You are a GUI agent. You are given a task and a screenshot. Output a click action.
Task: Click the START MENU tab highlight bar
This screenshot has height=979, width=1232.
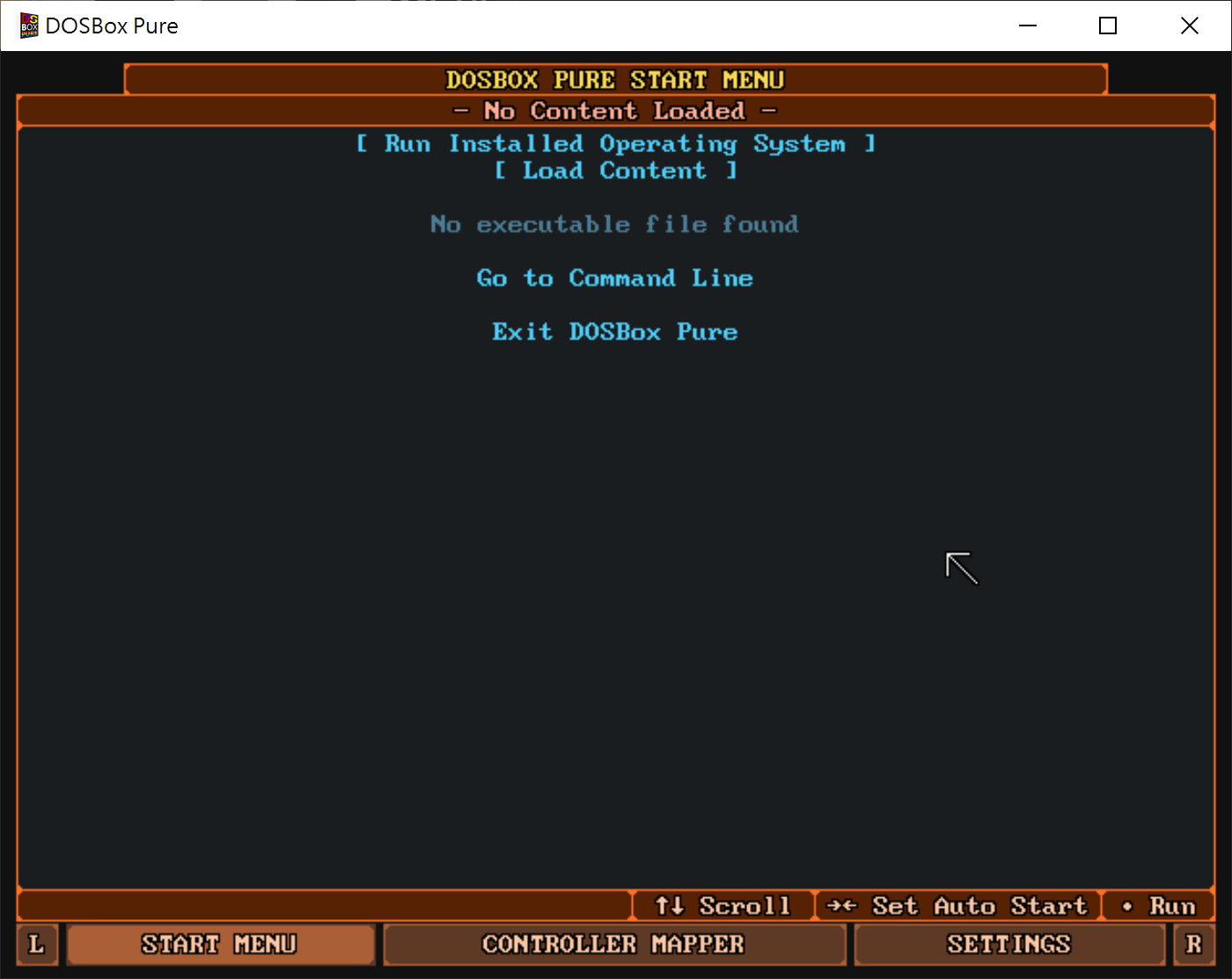219,944
